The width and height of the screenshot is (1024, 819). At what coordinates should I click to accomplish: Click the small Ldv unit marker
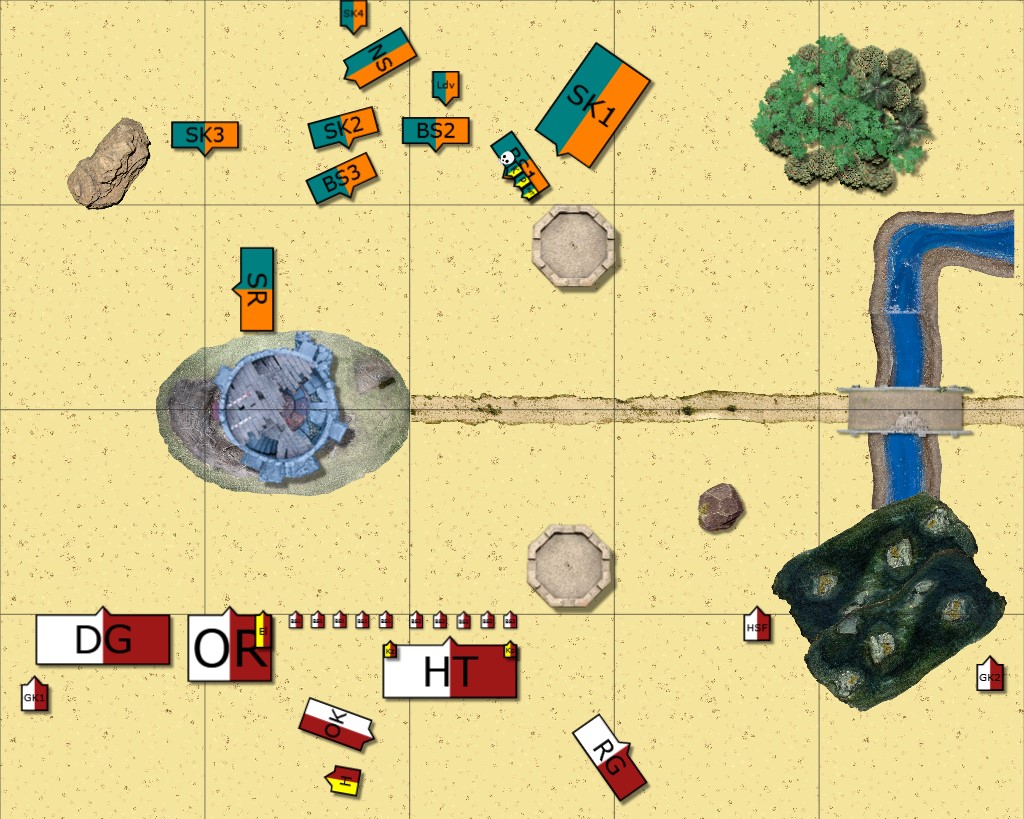(446, 86)
